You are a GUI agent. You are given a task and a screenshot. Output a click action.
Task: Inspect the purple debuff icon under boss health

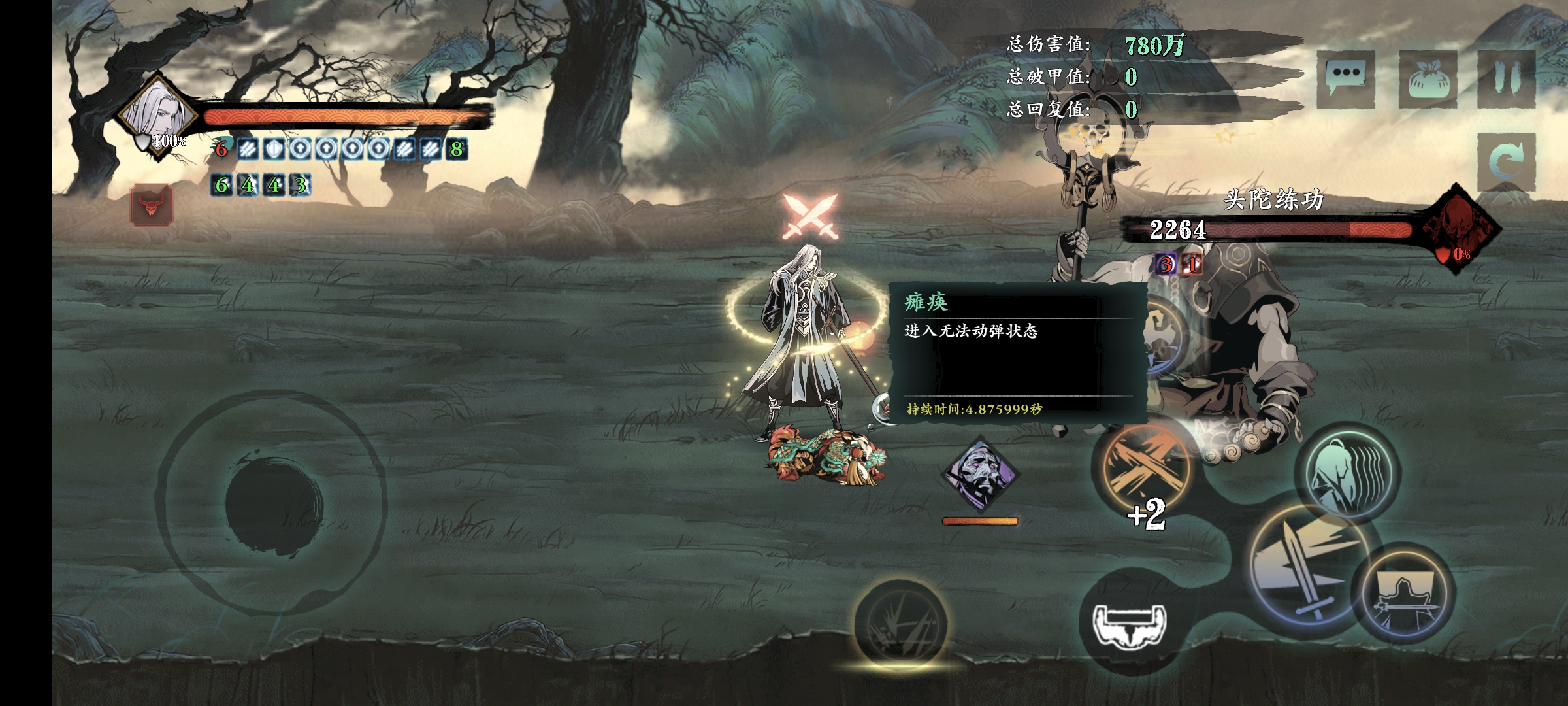pyautogui.click(x=1166, y=264)
